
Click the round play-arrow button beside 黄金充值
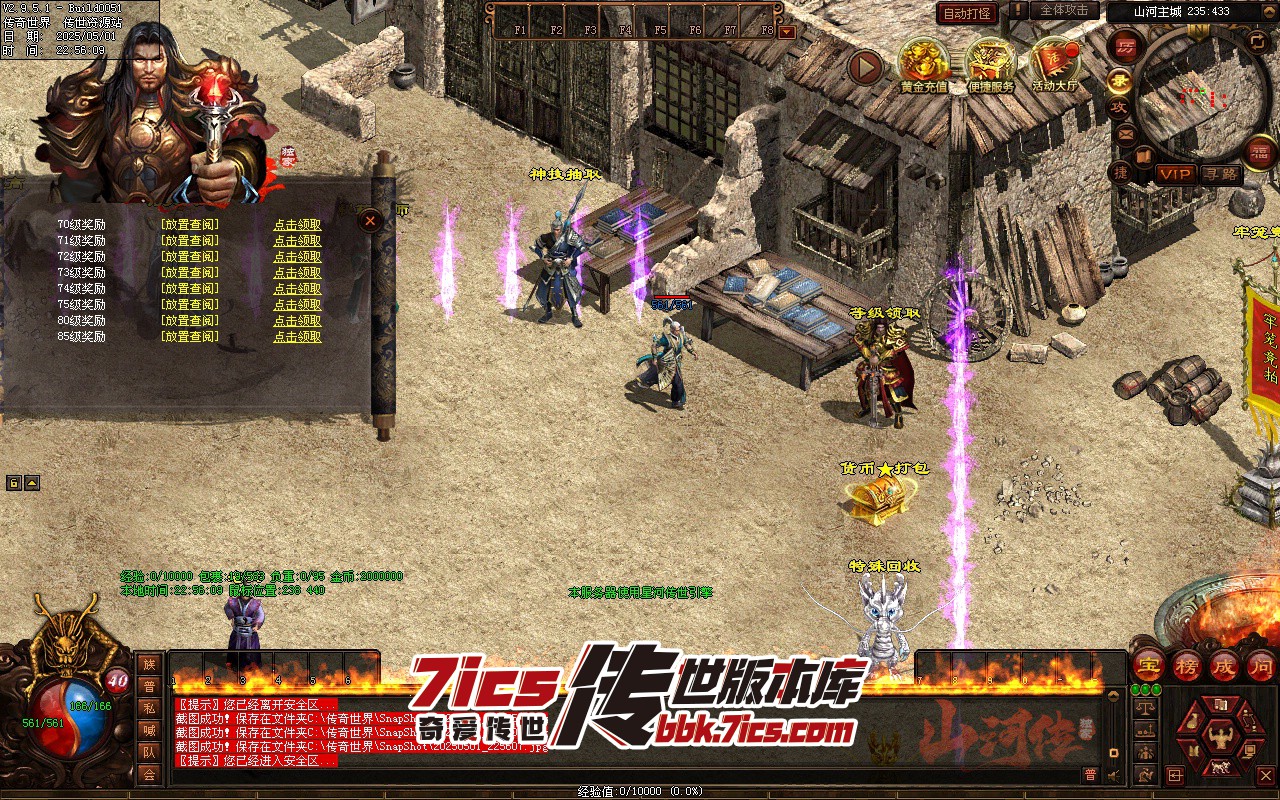[866, 67]
